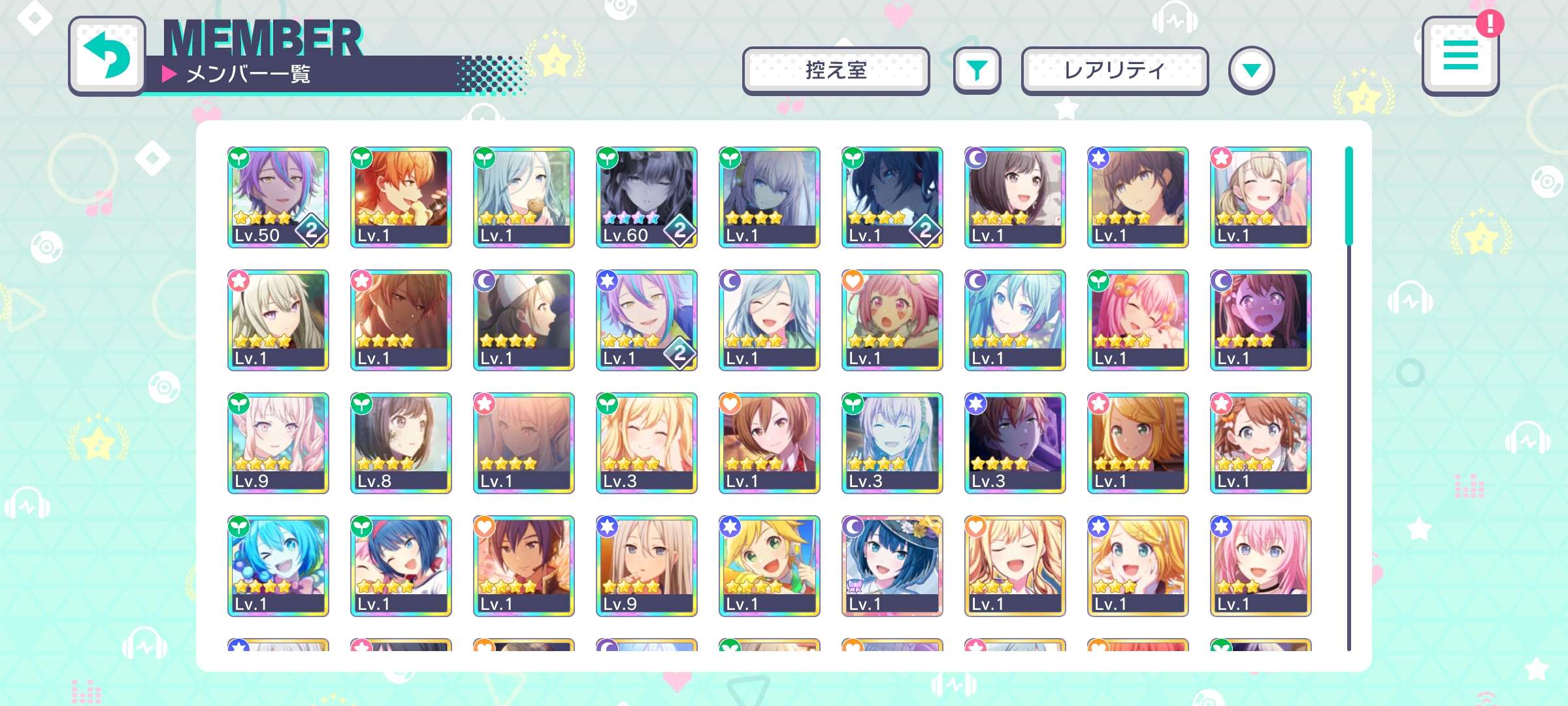Pick the silver-haired Lv.9 three-star card
Screen dimensions: 1568x706
(647, 566)
